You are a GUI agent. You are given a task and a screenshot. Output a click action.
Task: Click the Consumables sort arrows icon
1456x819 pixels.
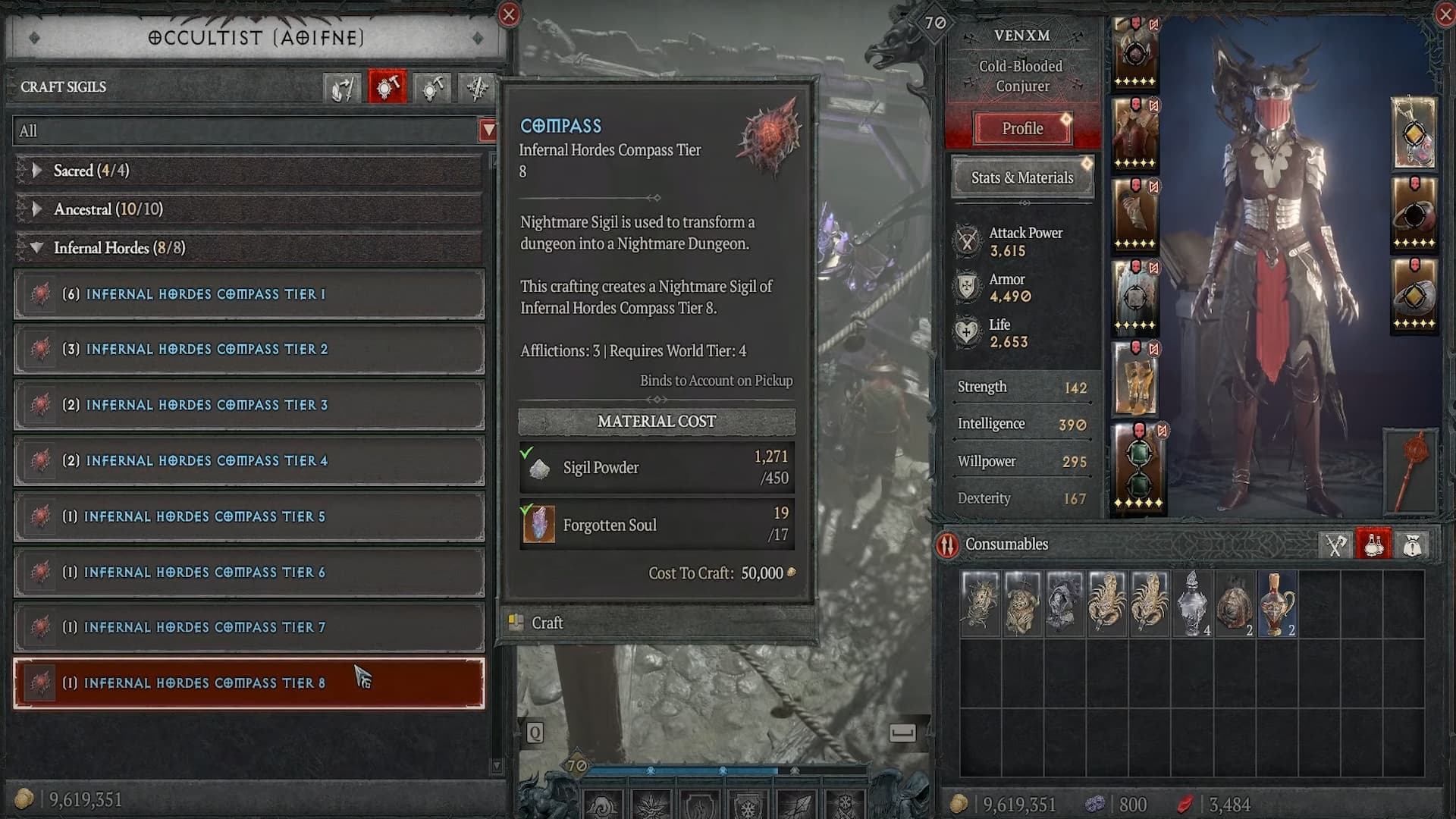[x=947, y=544]
